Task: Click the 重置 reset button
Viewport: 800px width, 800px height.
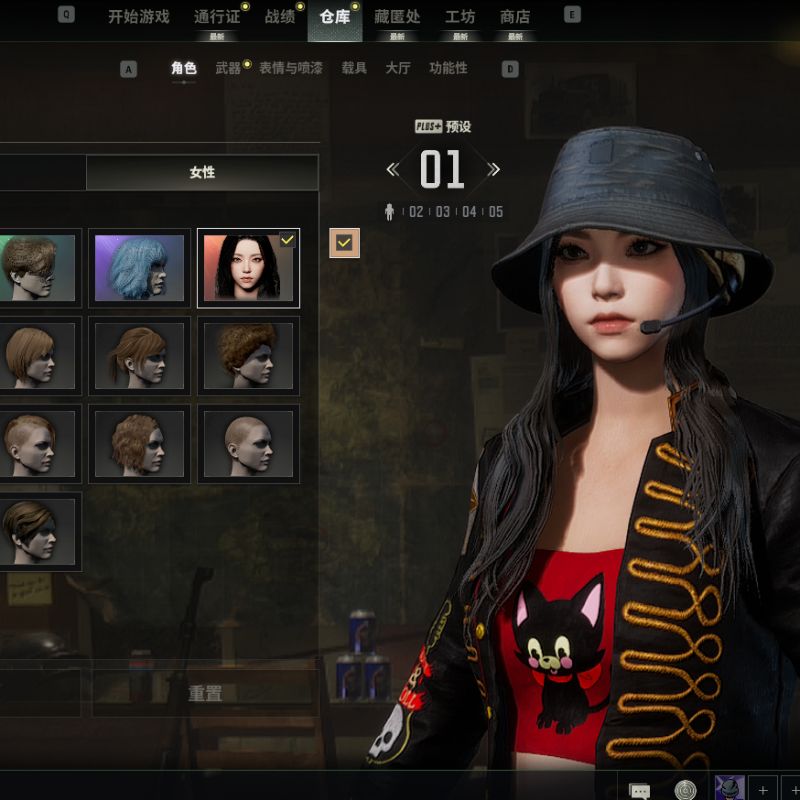Action: (205, 693)
